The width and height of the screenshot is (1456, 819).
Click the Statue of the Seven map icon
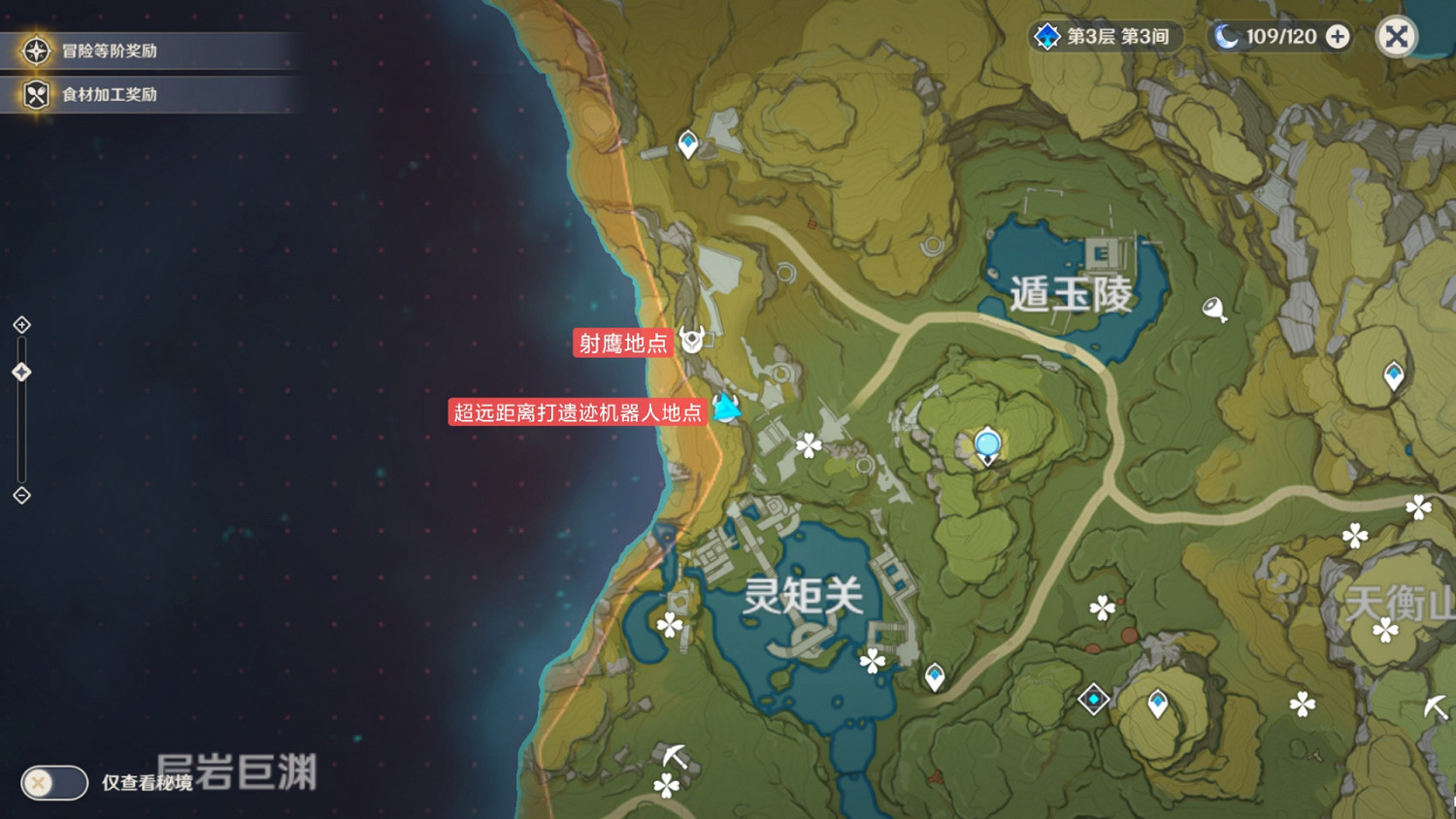click(x=986, y=444)
